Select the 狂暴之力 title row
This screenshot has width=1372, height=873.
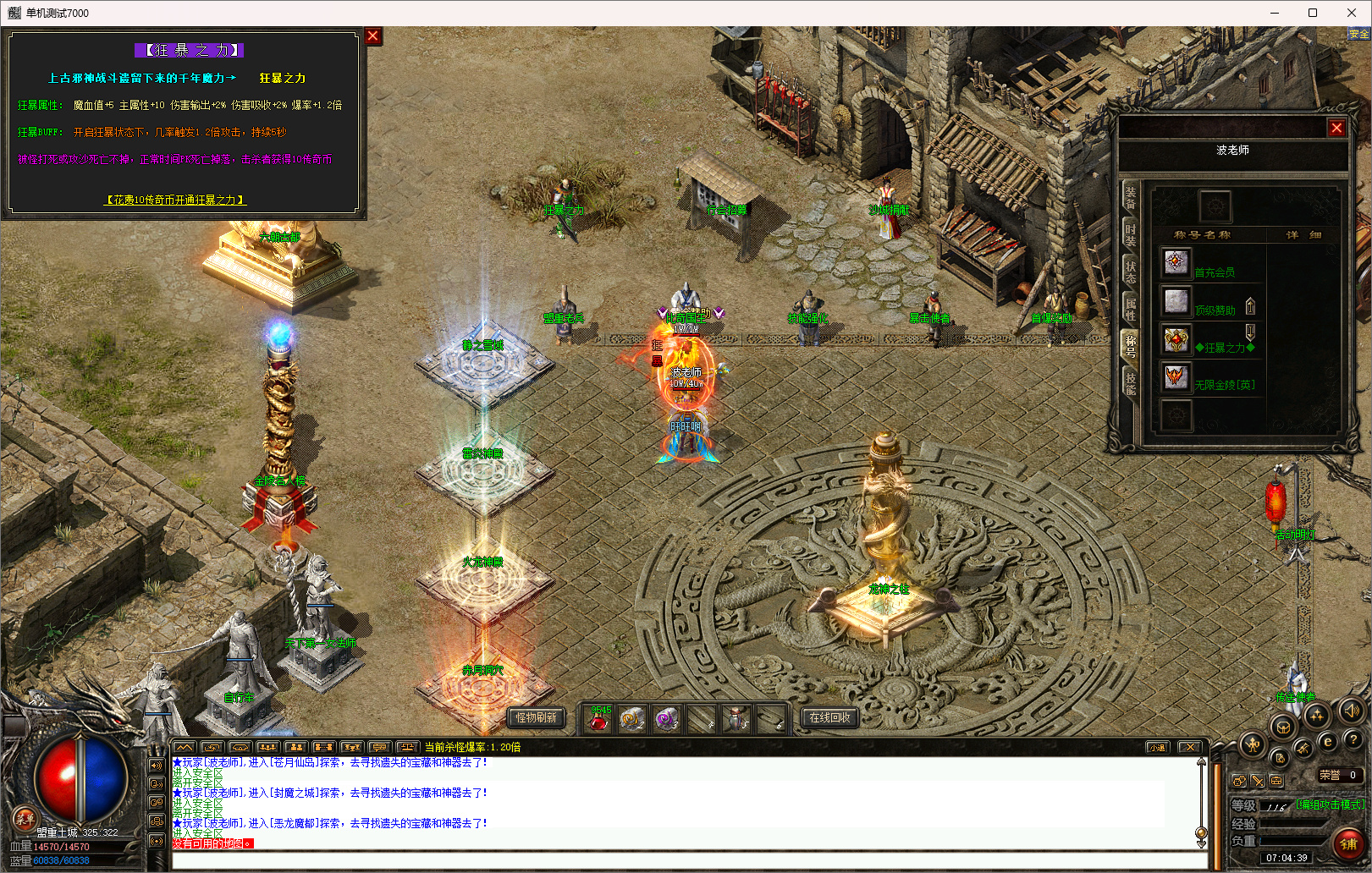(1224, 348)
